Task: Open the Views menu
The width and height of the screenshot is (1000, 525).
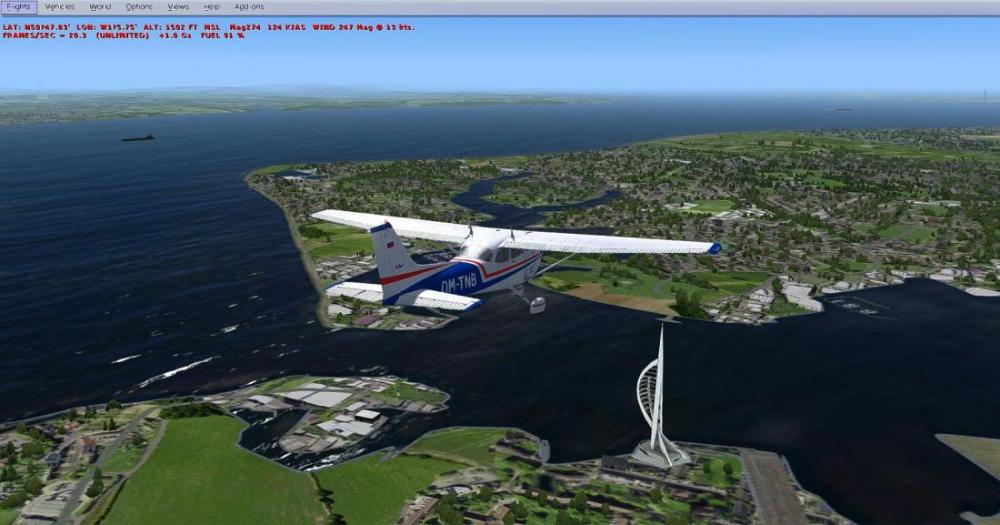Action: click(178, 7)
